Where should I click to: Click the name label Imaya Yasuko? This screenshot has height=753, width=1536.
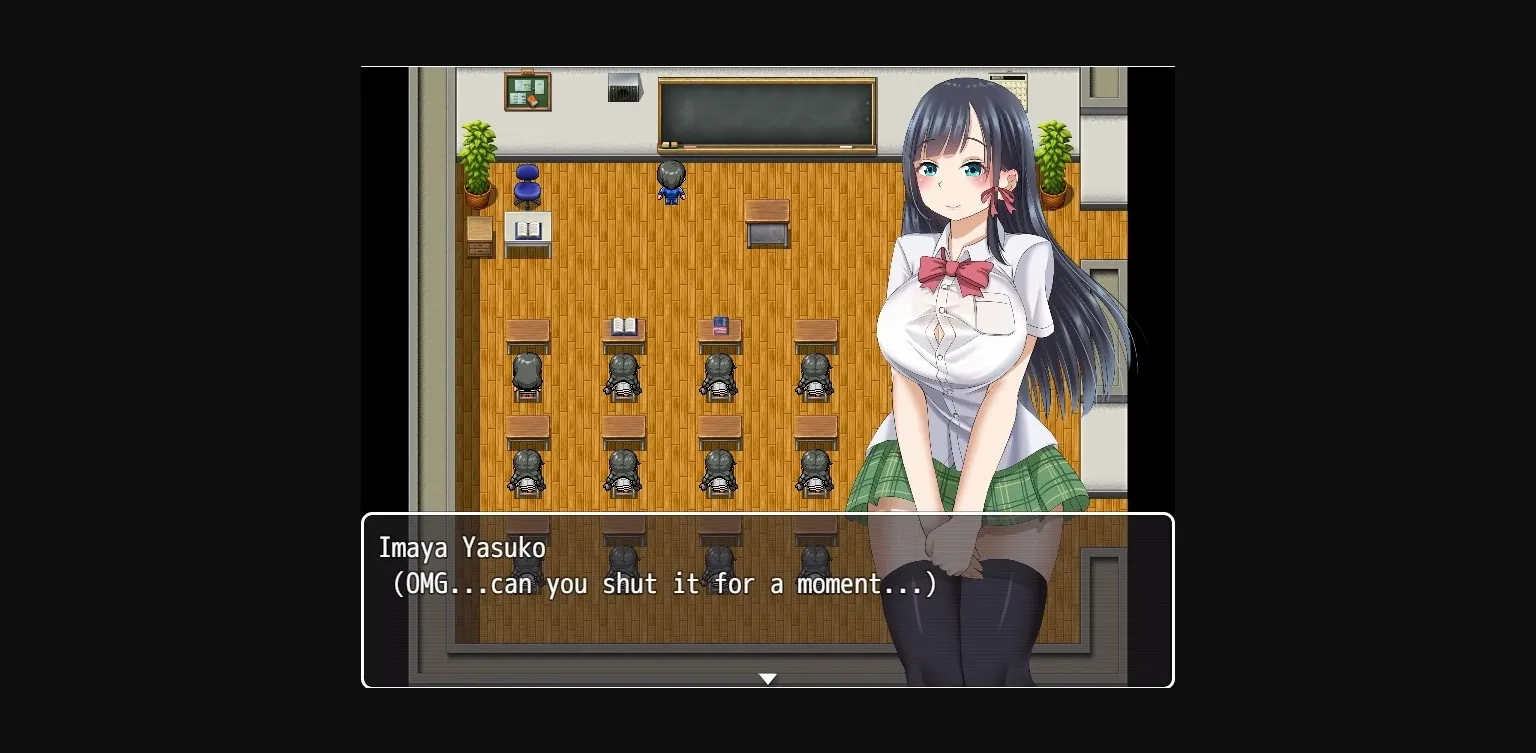tap(463, 548)
